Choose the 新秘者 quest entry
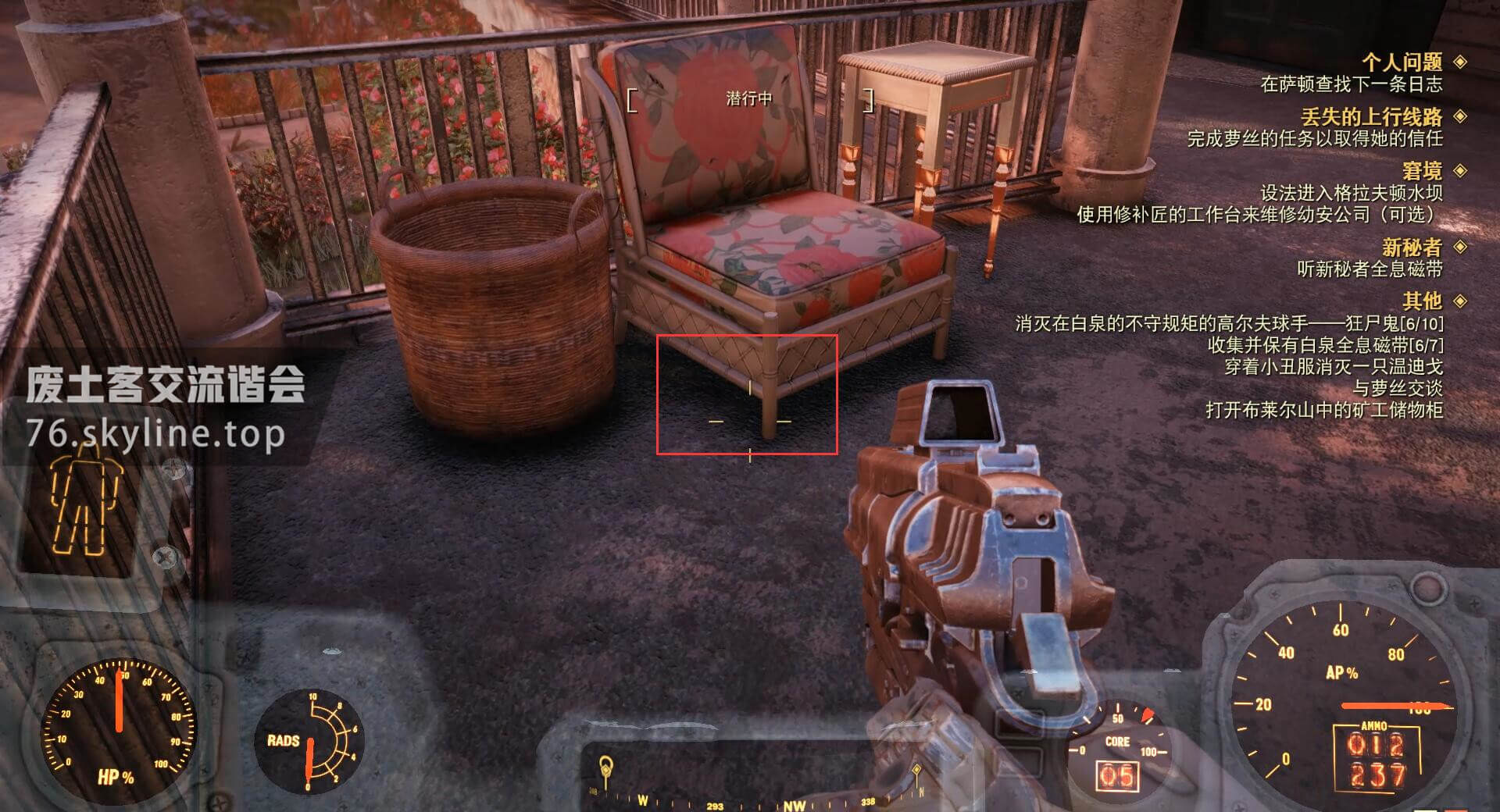Viewport: 1500px width, 812px height. pyautogui.click(x=1411, y=248)
